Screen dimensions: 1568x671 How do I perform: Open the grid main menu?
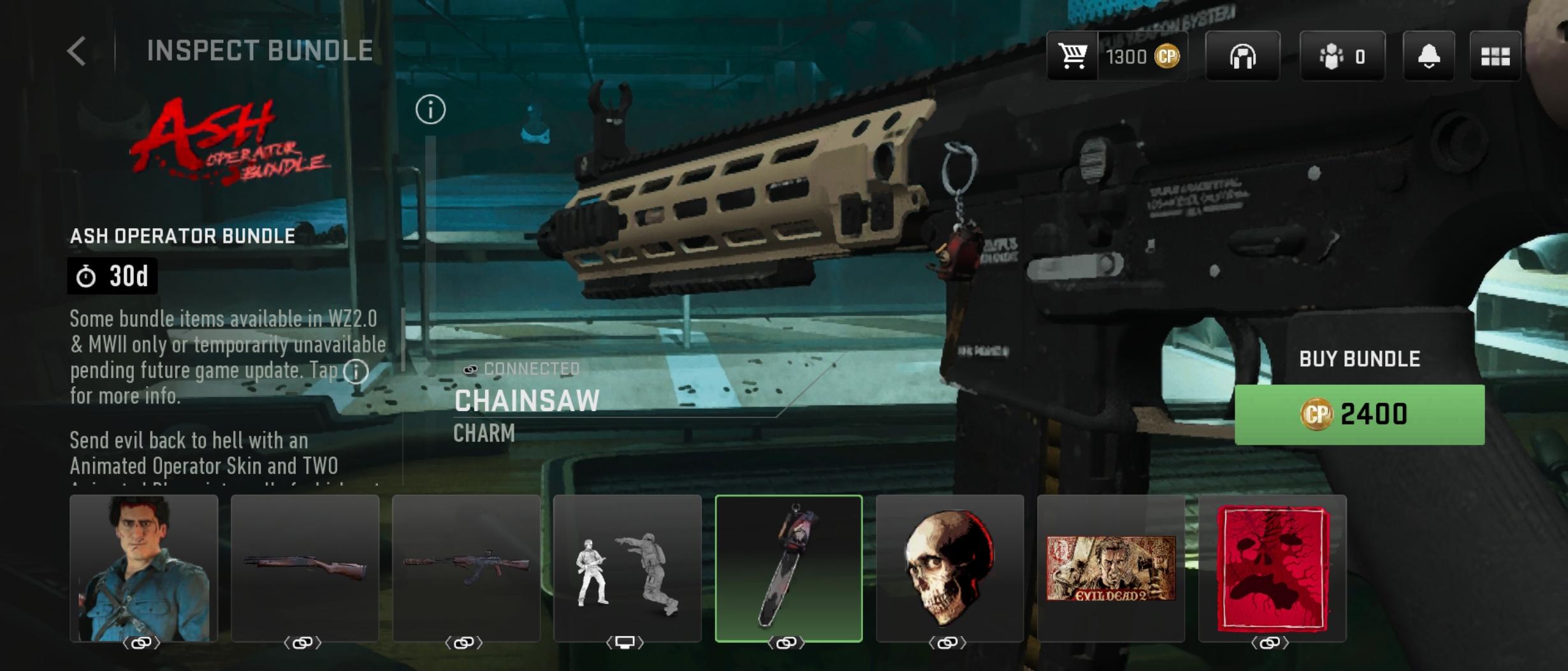[x=1495, y=57]
